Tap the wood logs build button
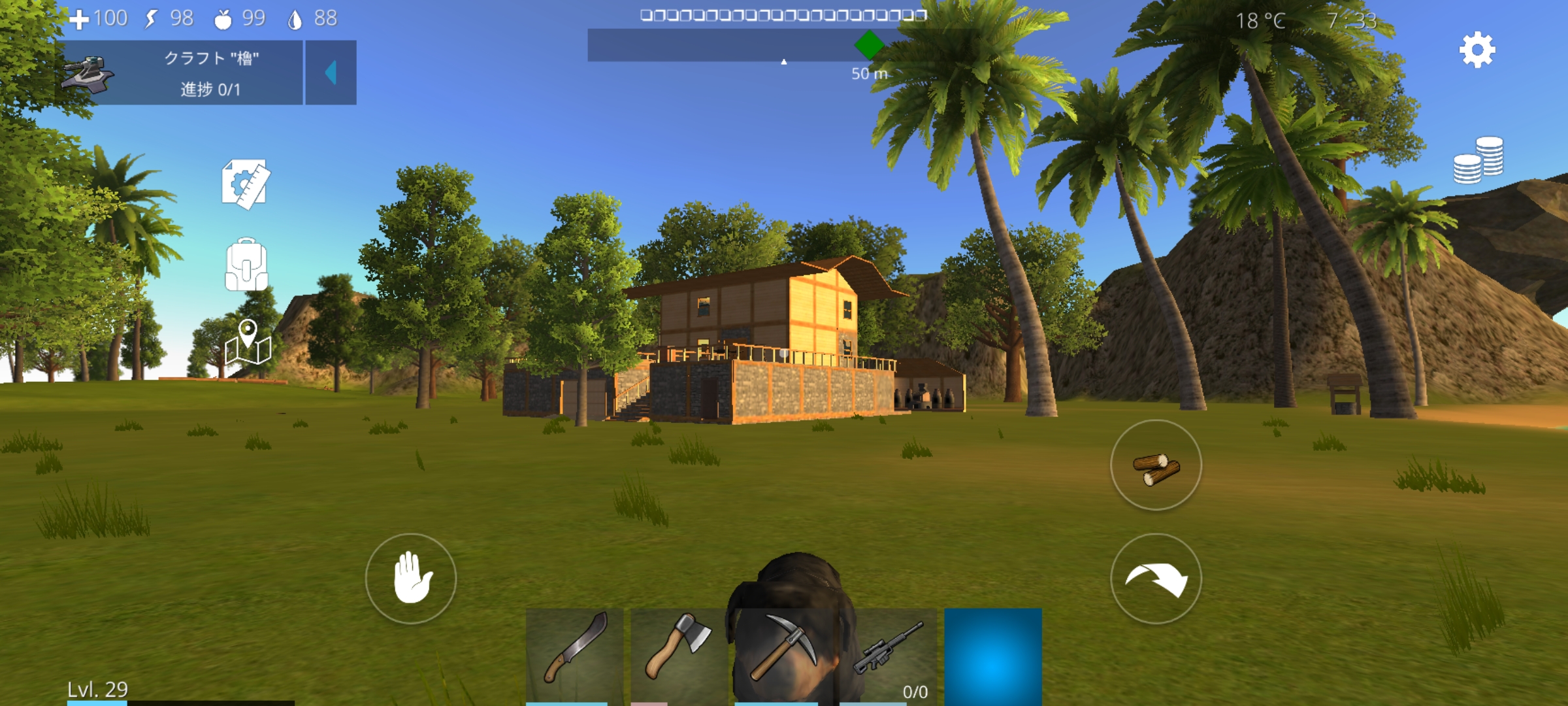The width and height of the screenshot is (1568, 706). point(1156,465)
